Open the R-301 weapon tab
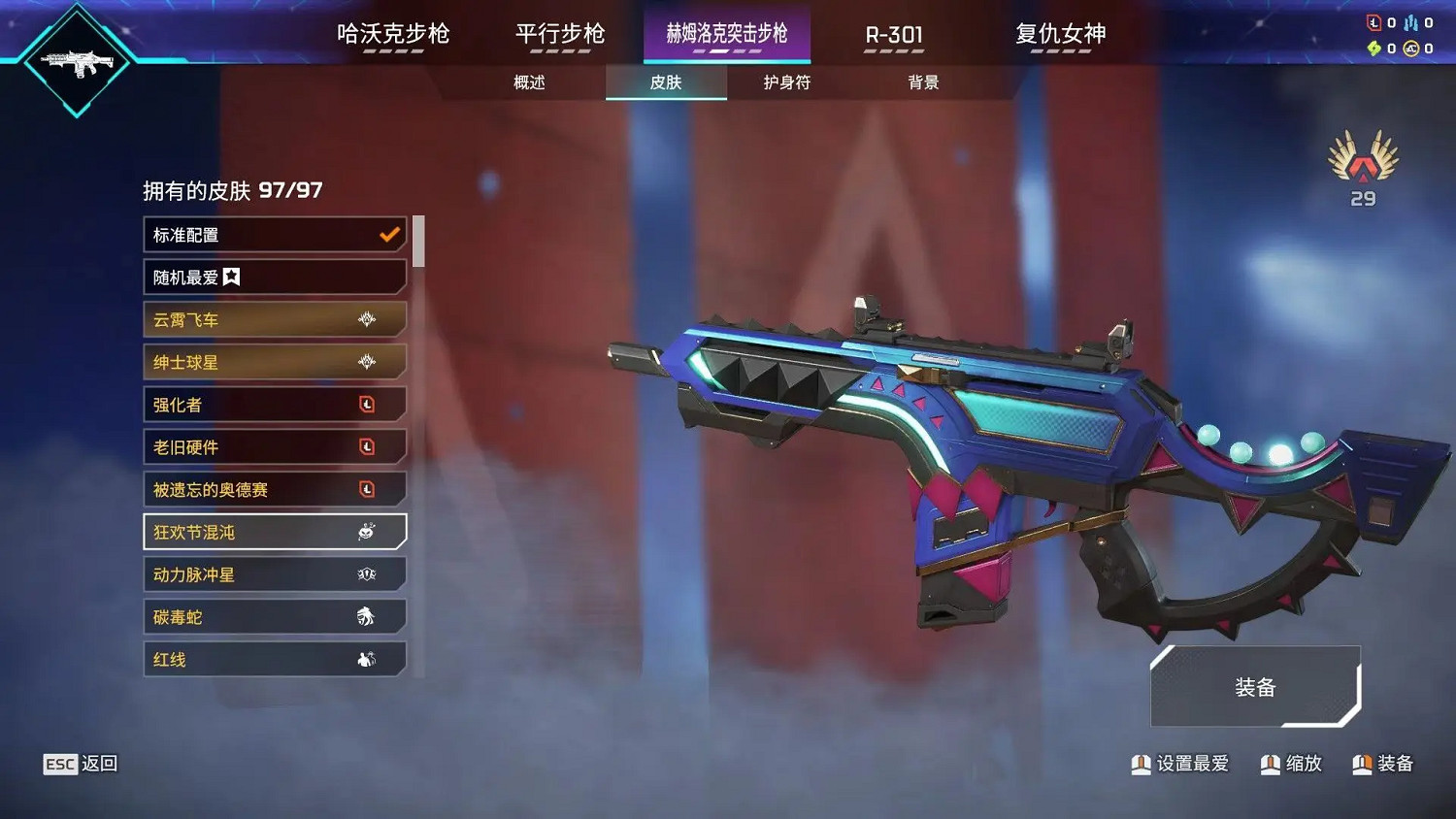 click(892, 33)
